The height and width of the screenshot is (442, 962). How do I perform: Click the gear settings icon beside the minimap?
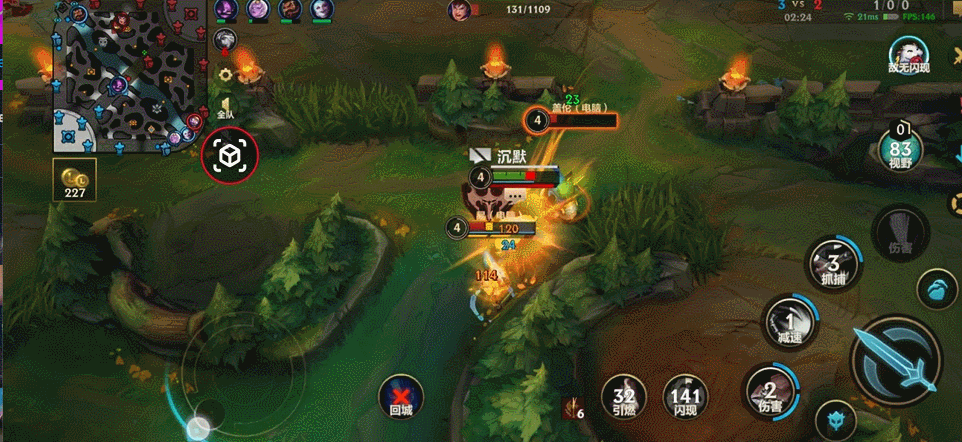click(x=225, y=74)
